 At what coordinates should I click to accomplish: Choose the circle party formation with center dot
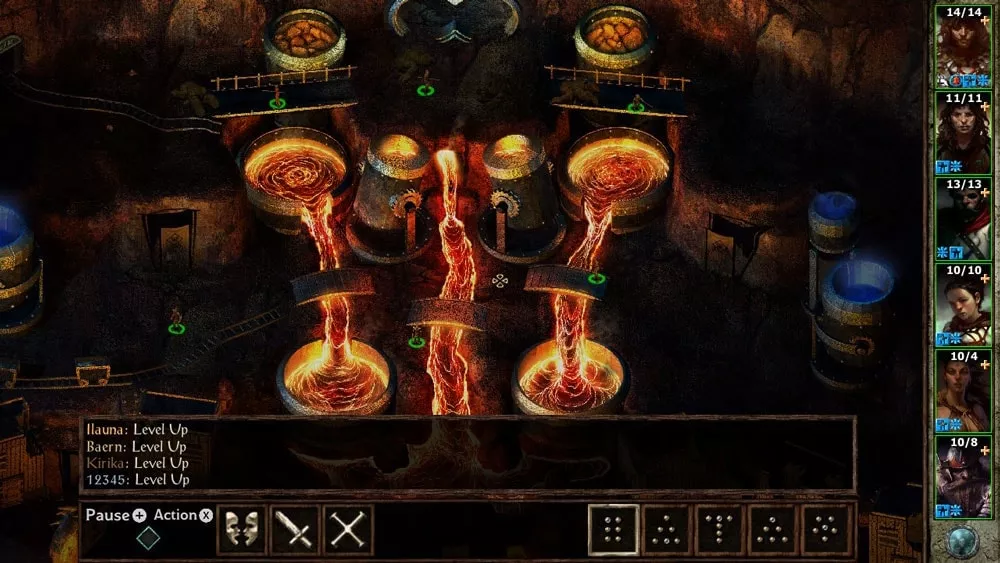[827, 530]
